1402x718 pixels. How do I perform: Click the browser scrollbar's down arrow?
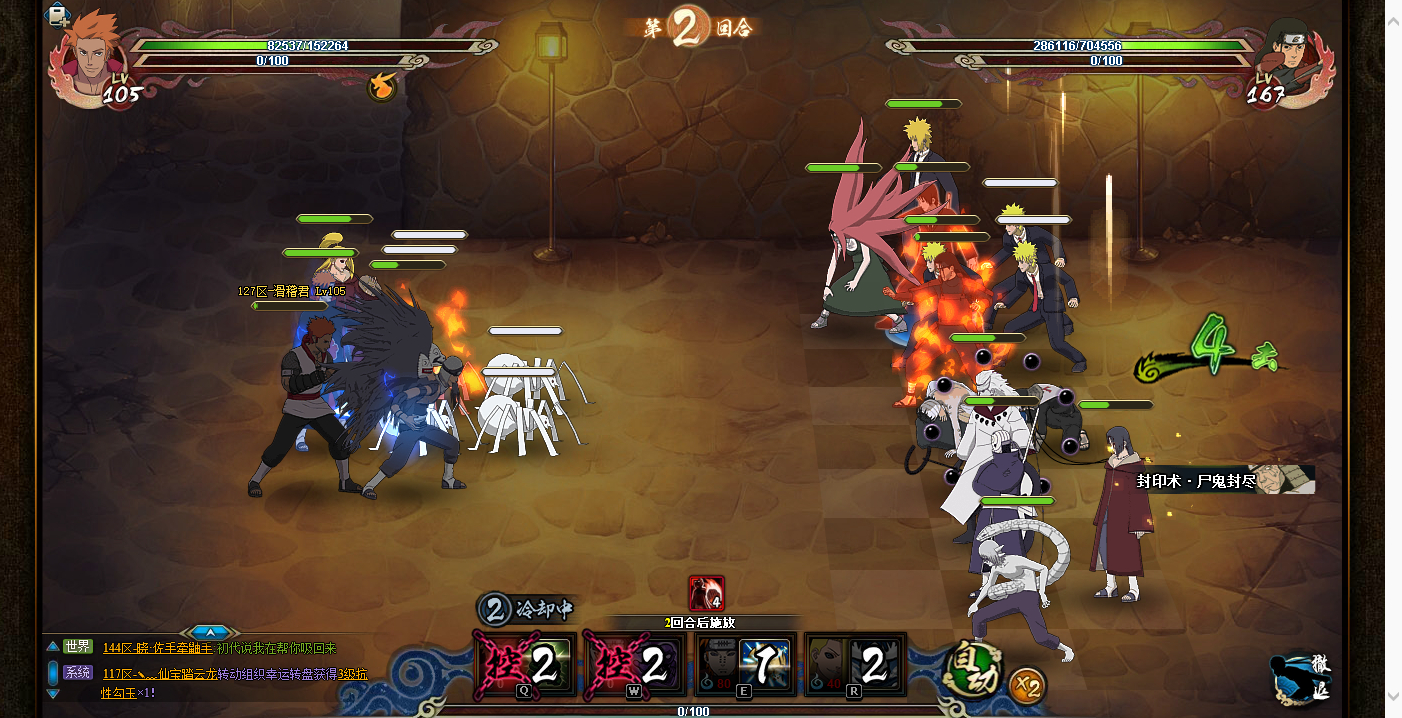pyautogui.click(x=1393, y=696)
